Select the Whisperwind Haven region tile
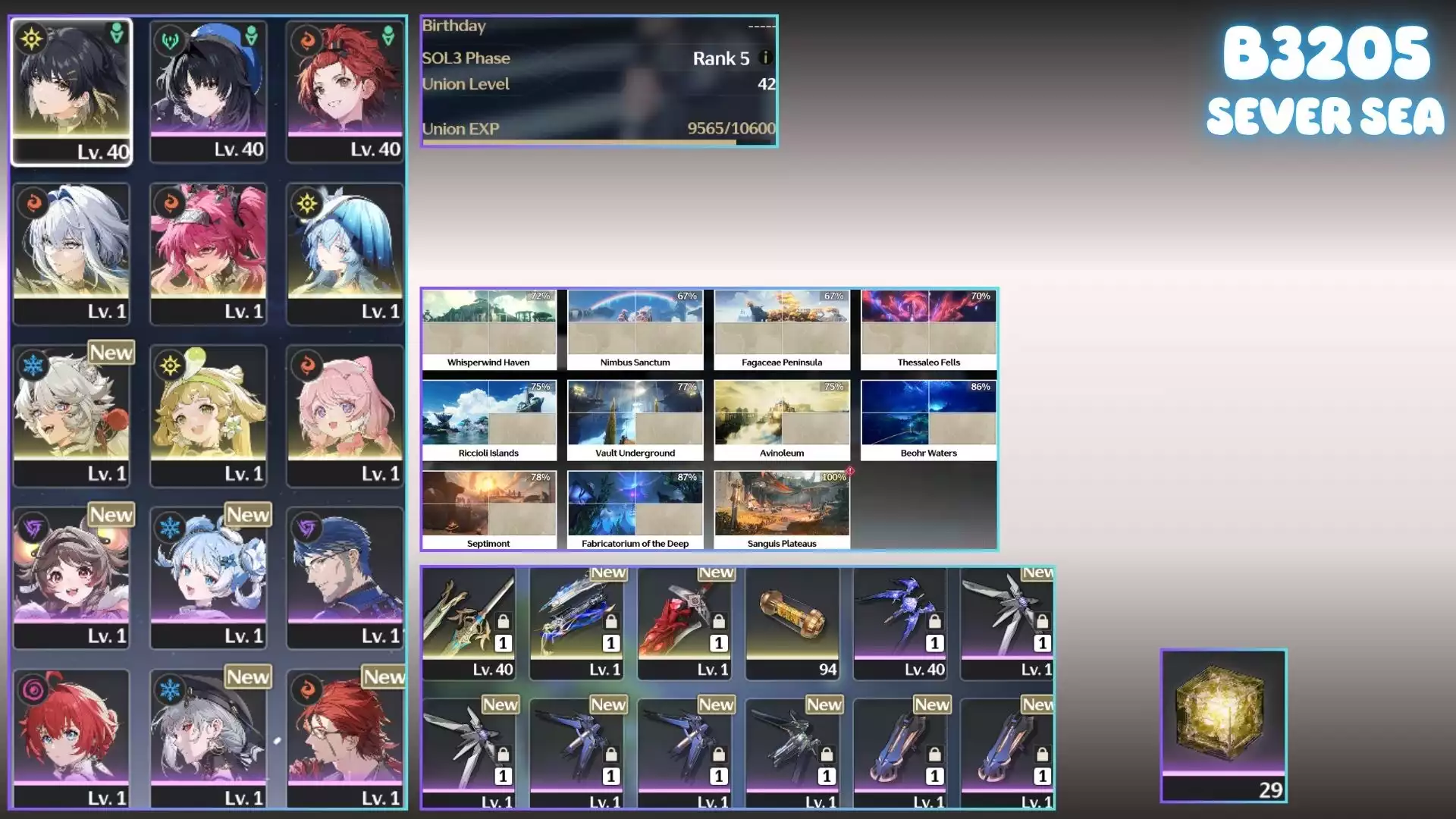Image resolution: width=1456 pixels, height=819 pixels. click(x=489, y=329)
